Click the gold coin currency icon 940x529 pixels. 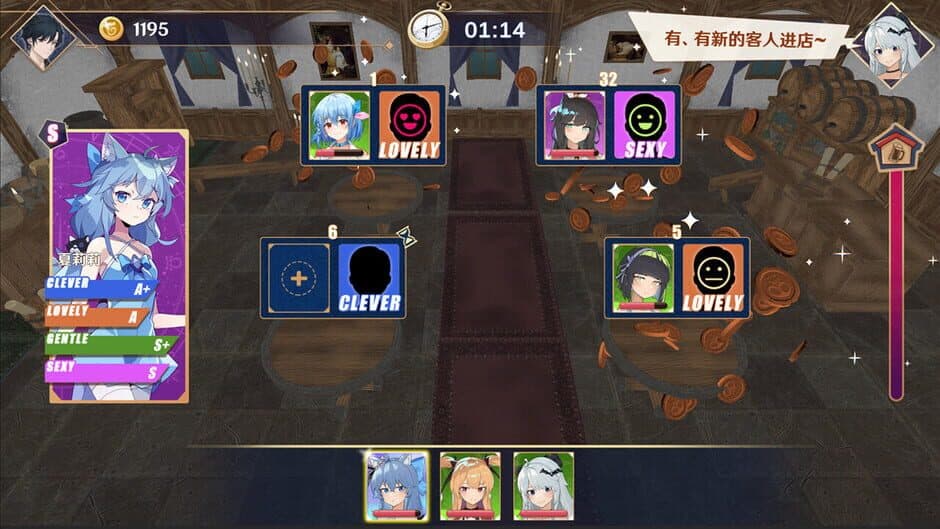111,30
